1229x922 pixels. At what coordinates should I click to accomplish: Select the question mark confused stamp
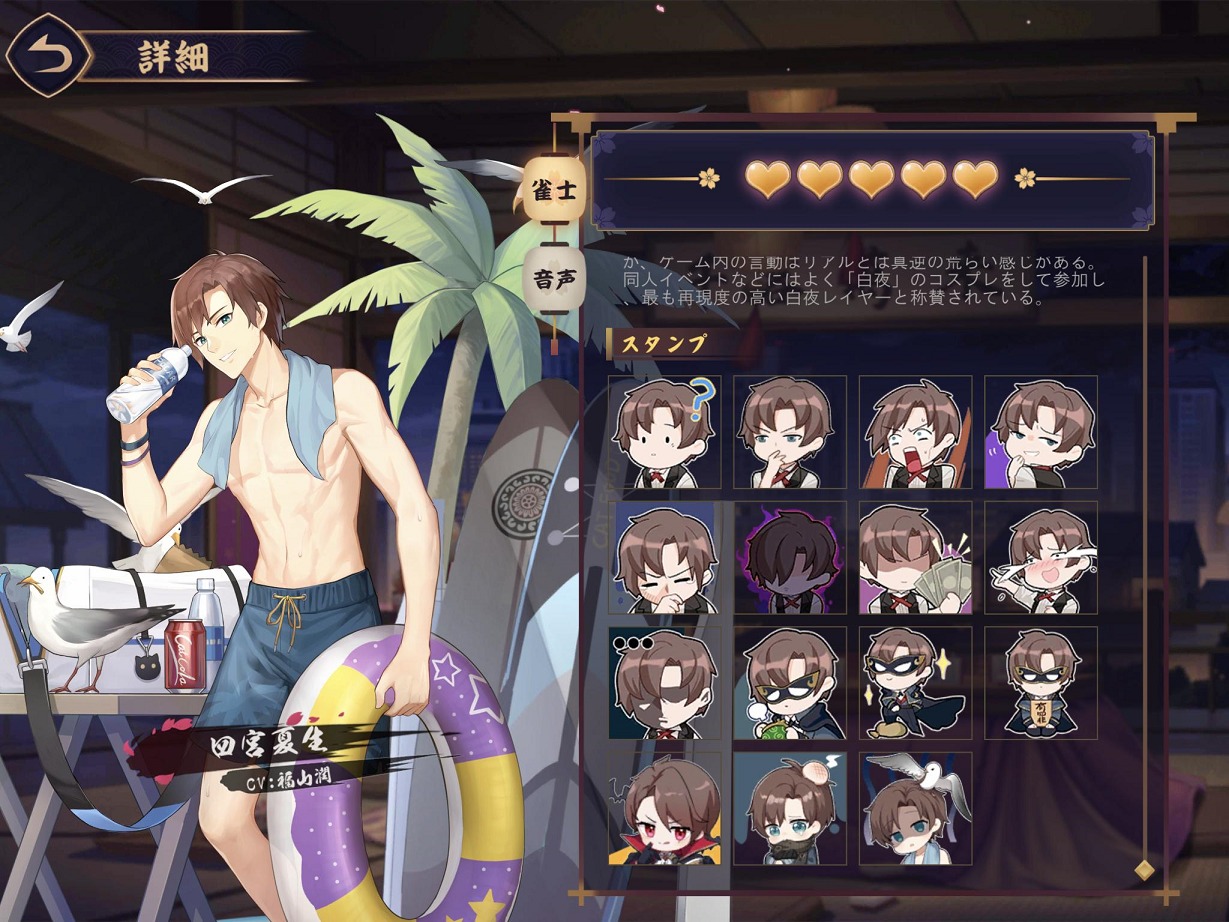click(664, 432)
